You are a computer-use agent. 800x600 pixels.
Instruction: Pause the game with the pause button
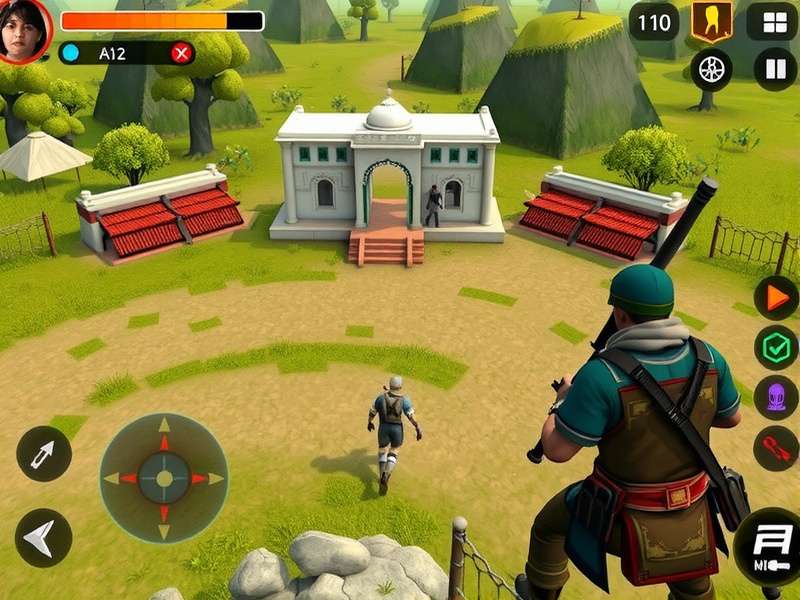[775, 69]
